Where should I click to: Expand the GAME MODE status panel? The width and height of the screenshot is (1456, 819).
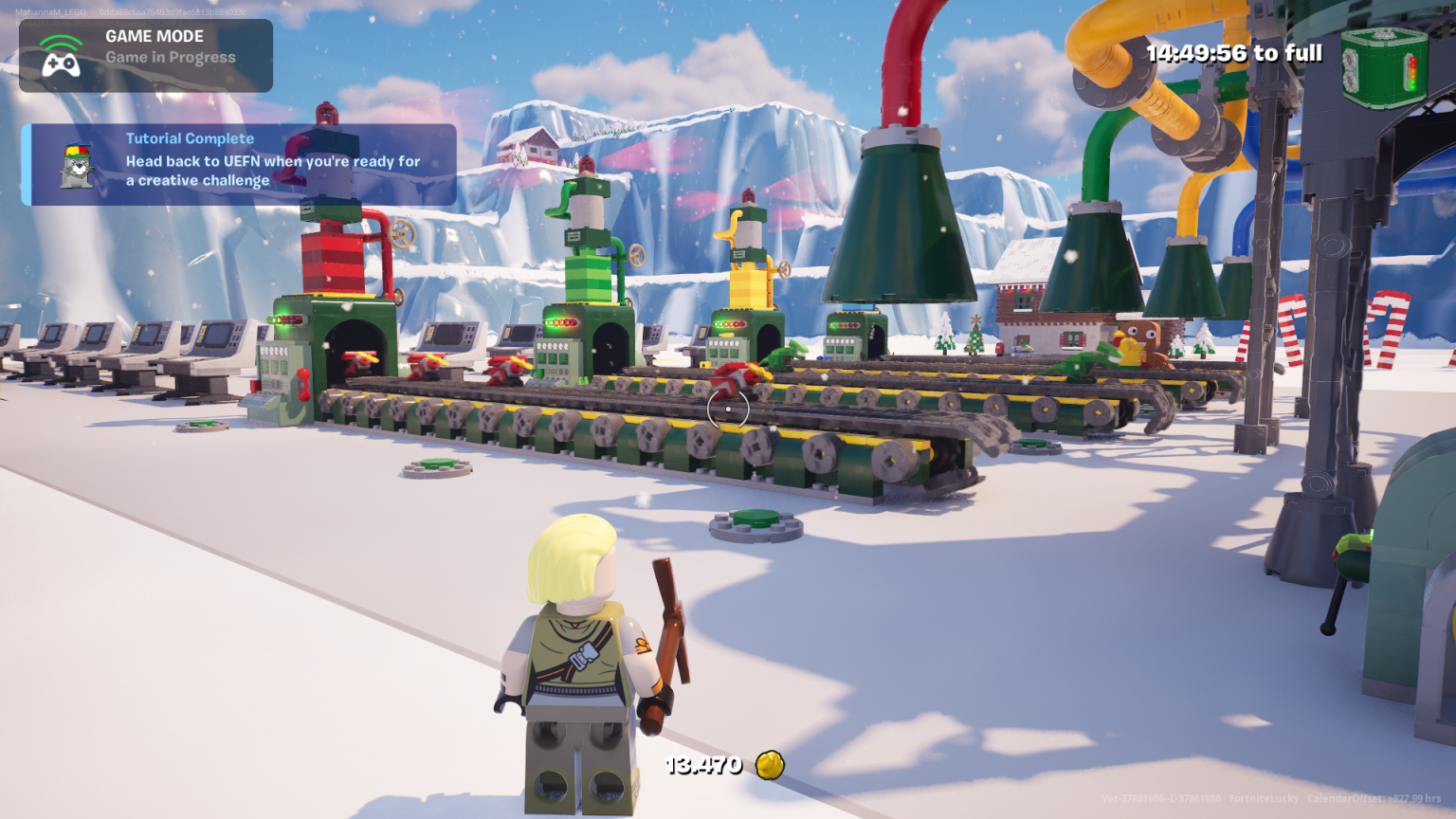[x=144, y=54]
